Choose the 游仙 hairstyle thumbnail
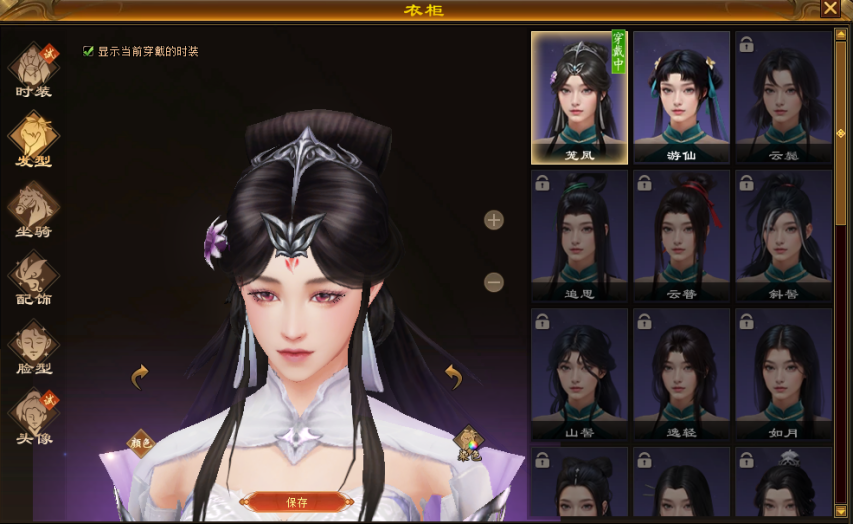This screenshot has height=524, width=853. [x=681, y=97]
